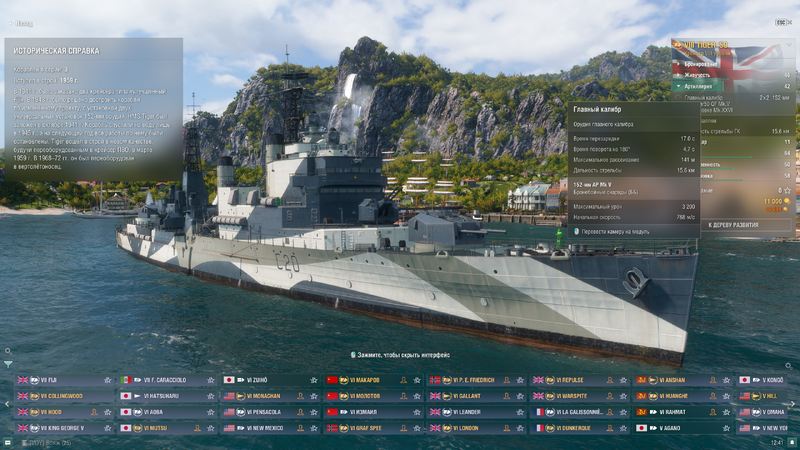
Task: Close the preview with the ESC button
Action: click(781, 21)
